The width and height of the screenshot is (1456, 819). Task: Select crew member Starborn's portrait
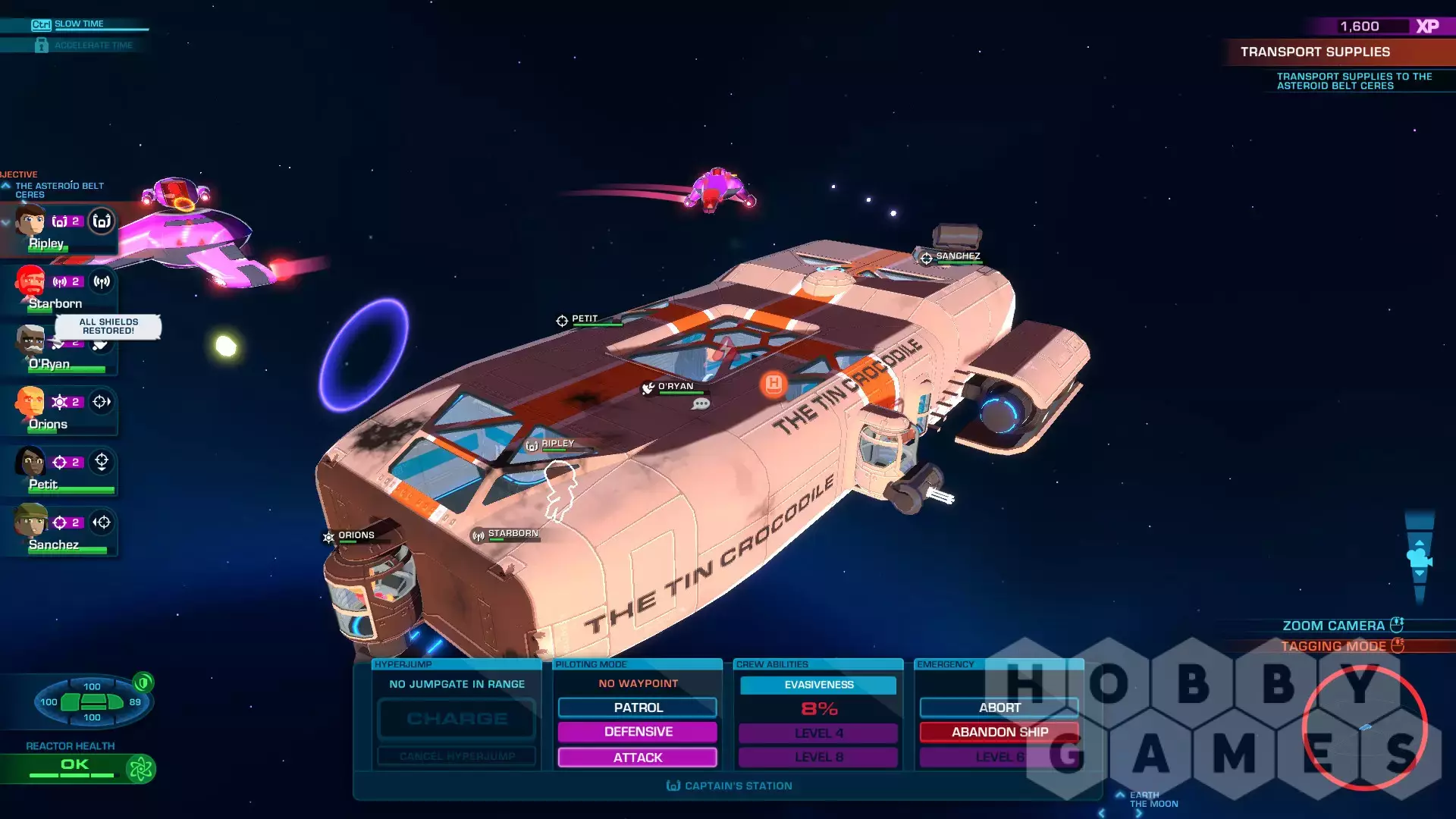(30, 281)
